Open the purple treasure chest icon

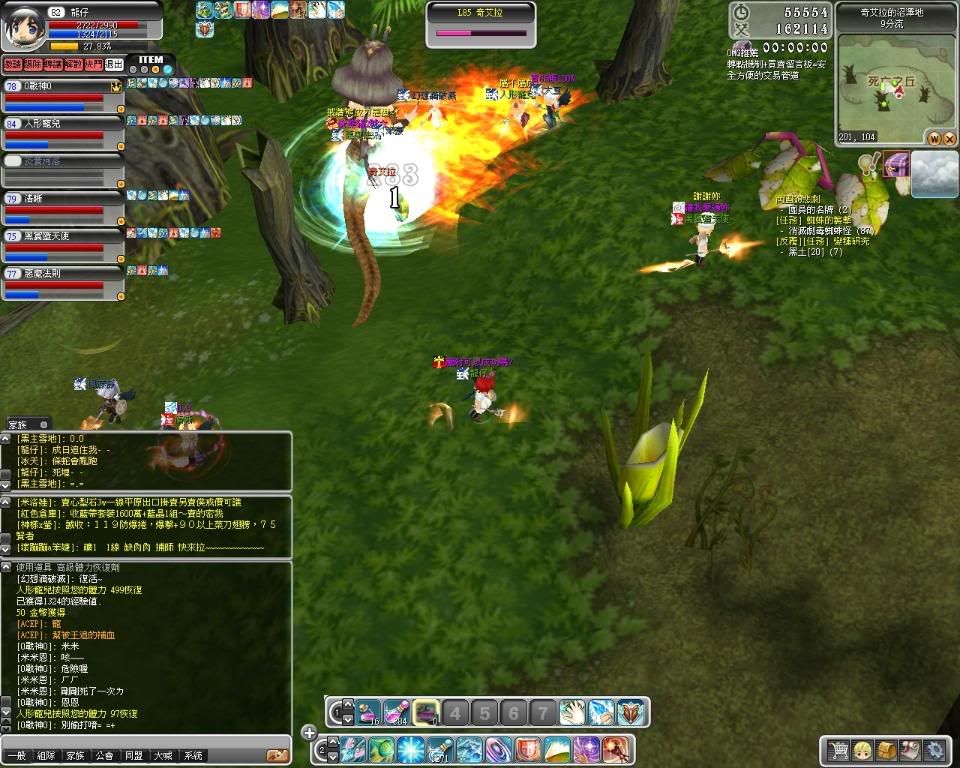tap(895, 165)
